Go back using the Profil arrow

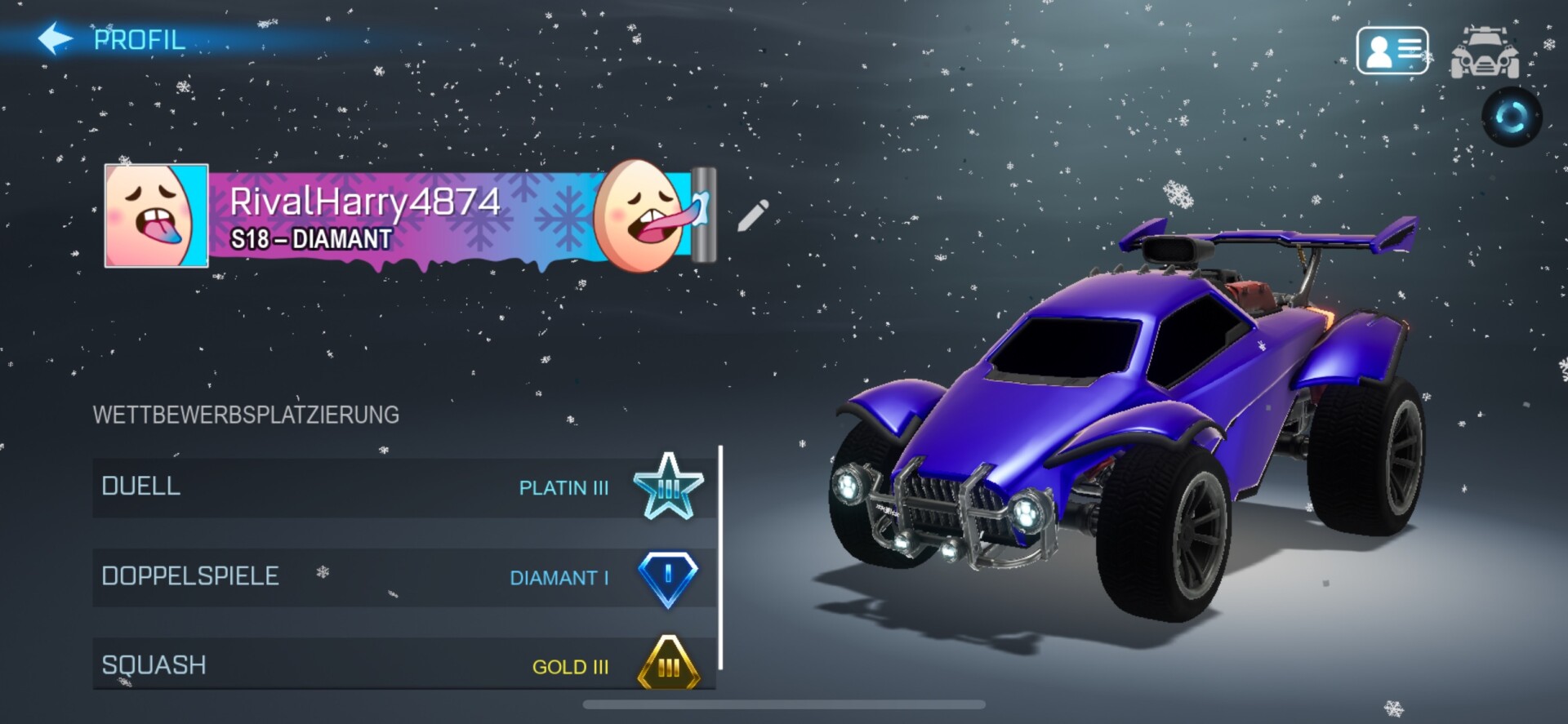56,38
